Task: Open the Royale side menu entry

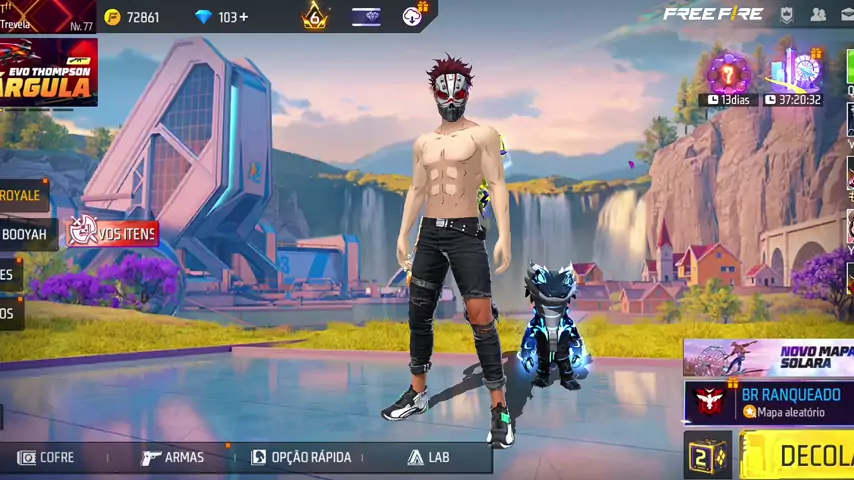Action: (x=22, y=195)
